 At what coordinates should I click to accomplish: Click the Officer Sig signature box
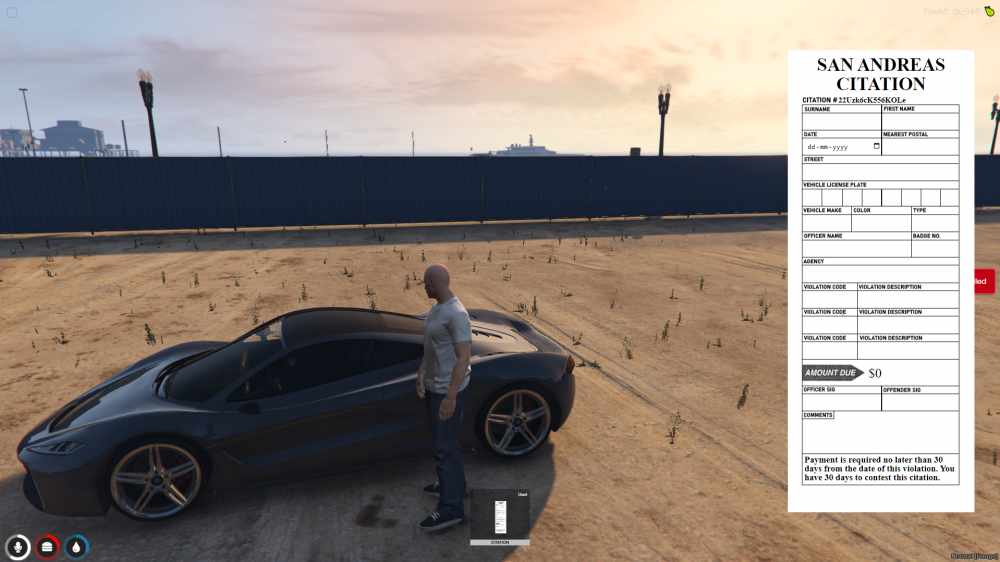click(841, 402)
